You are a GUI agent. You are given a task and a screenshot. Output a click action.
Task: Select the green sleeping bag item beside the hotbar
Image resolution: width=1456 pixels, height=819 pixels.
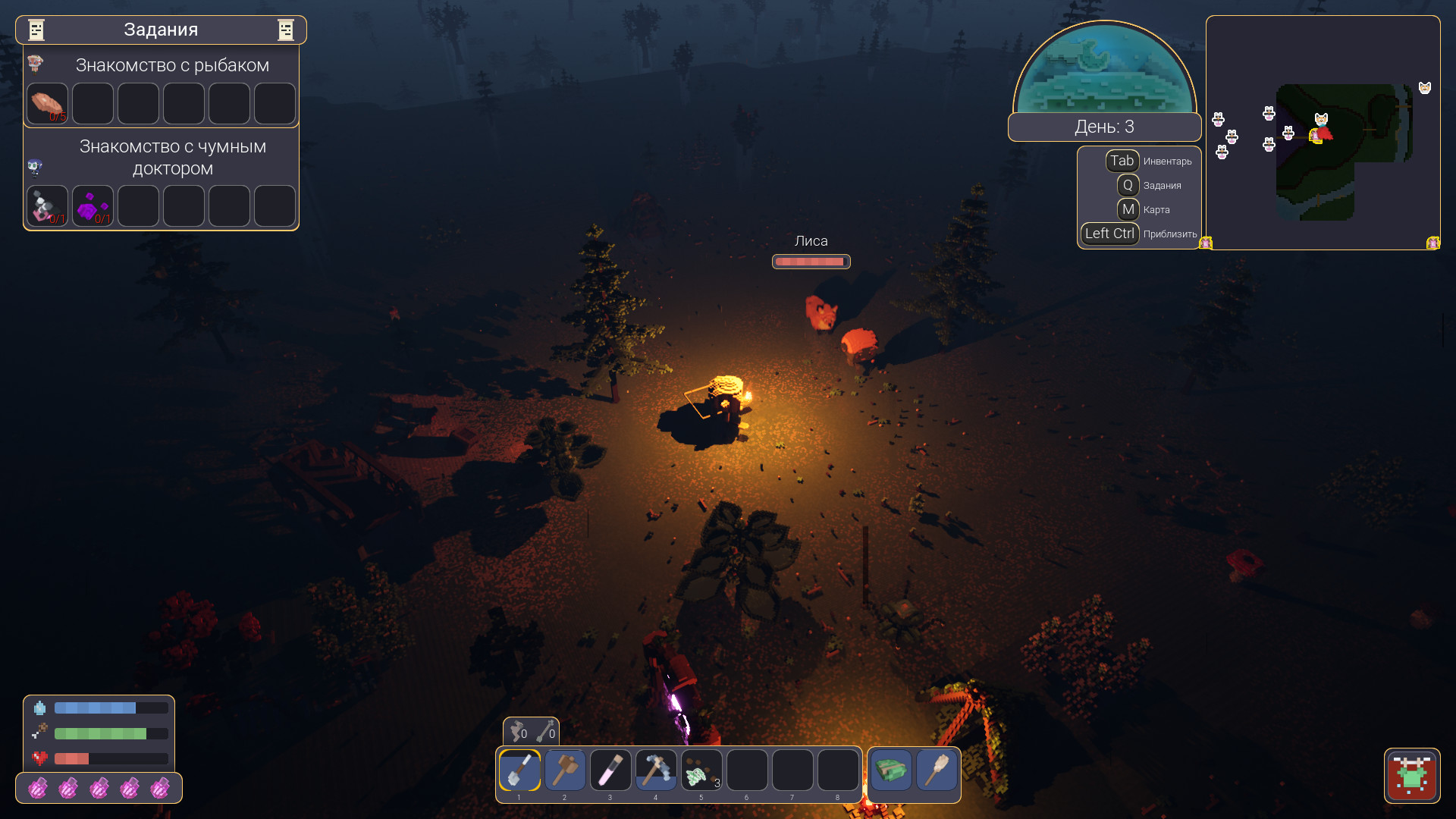(x=891, y=770)
